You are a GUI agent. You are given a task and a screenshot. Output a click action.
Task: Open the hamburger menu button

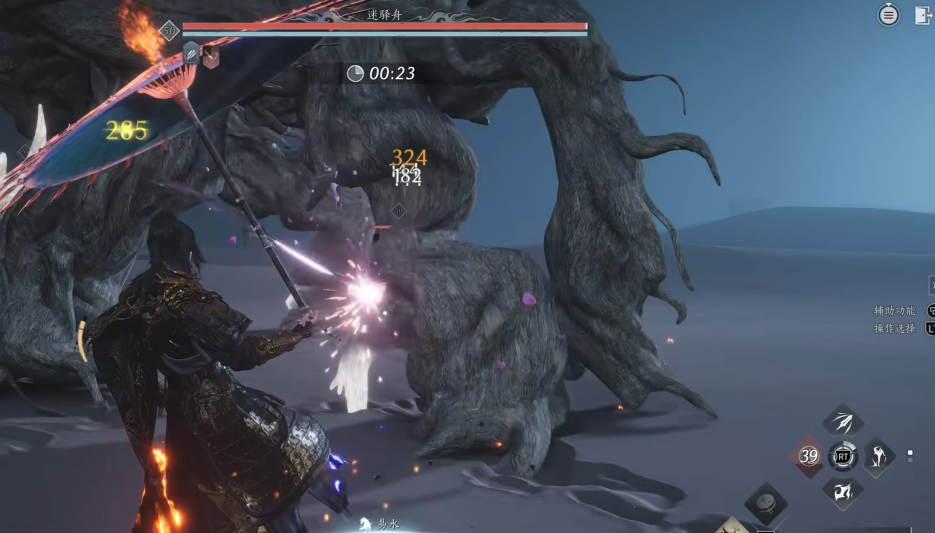click(888, 15)
